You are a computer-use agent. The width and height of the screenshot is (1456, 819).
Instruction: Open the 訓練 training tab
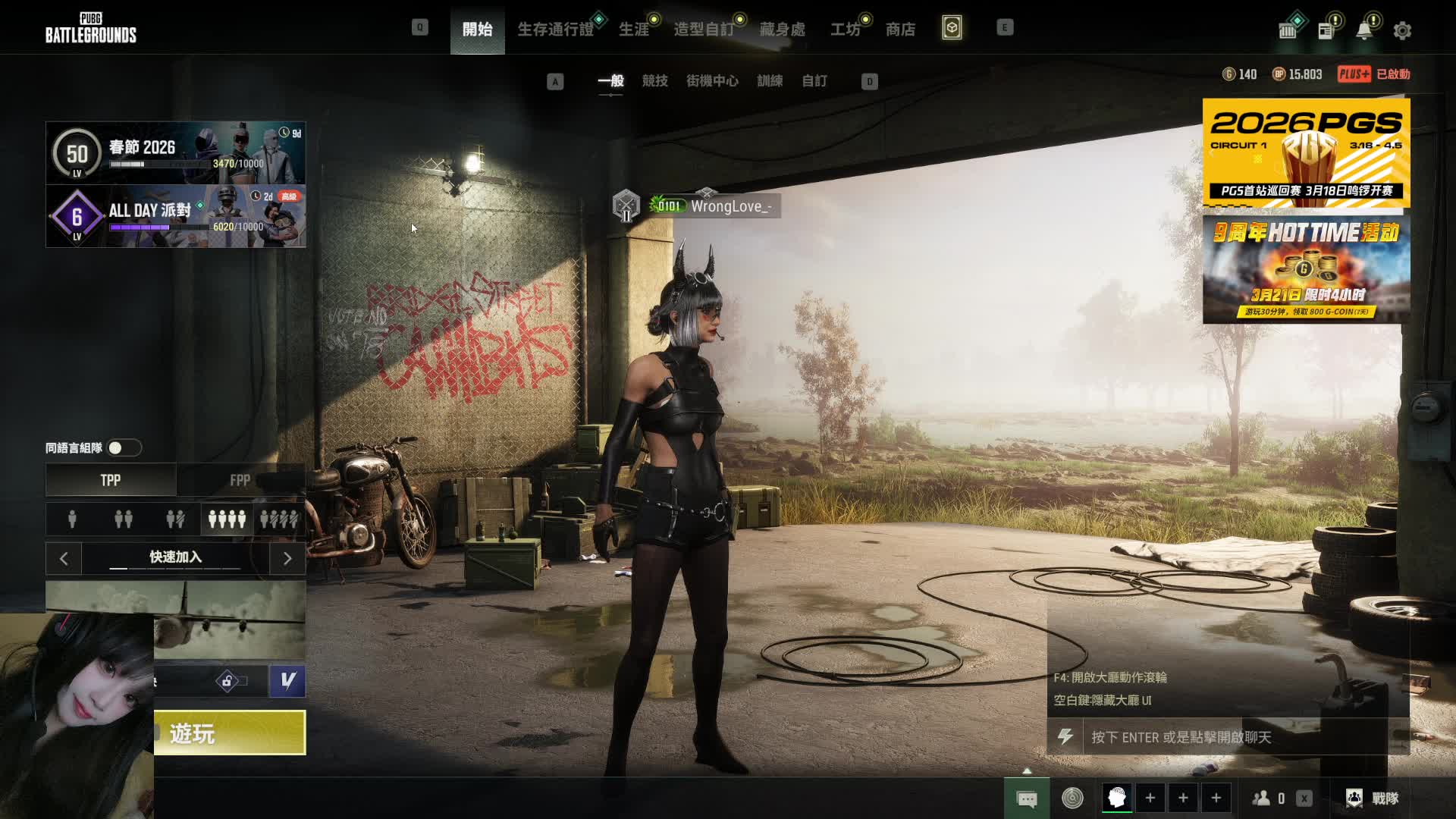770,81
